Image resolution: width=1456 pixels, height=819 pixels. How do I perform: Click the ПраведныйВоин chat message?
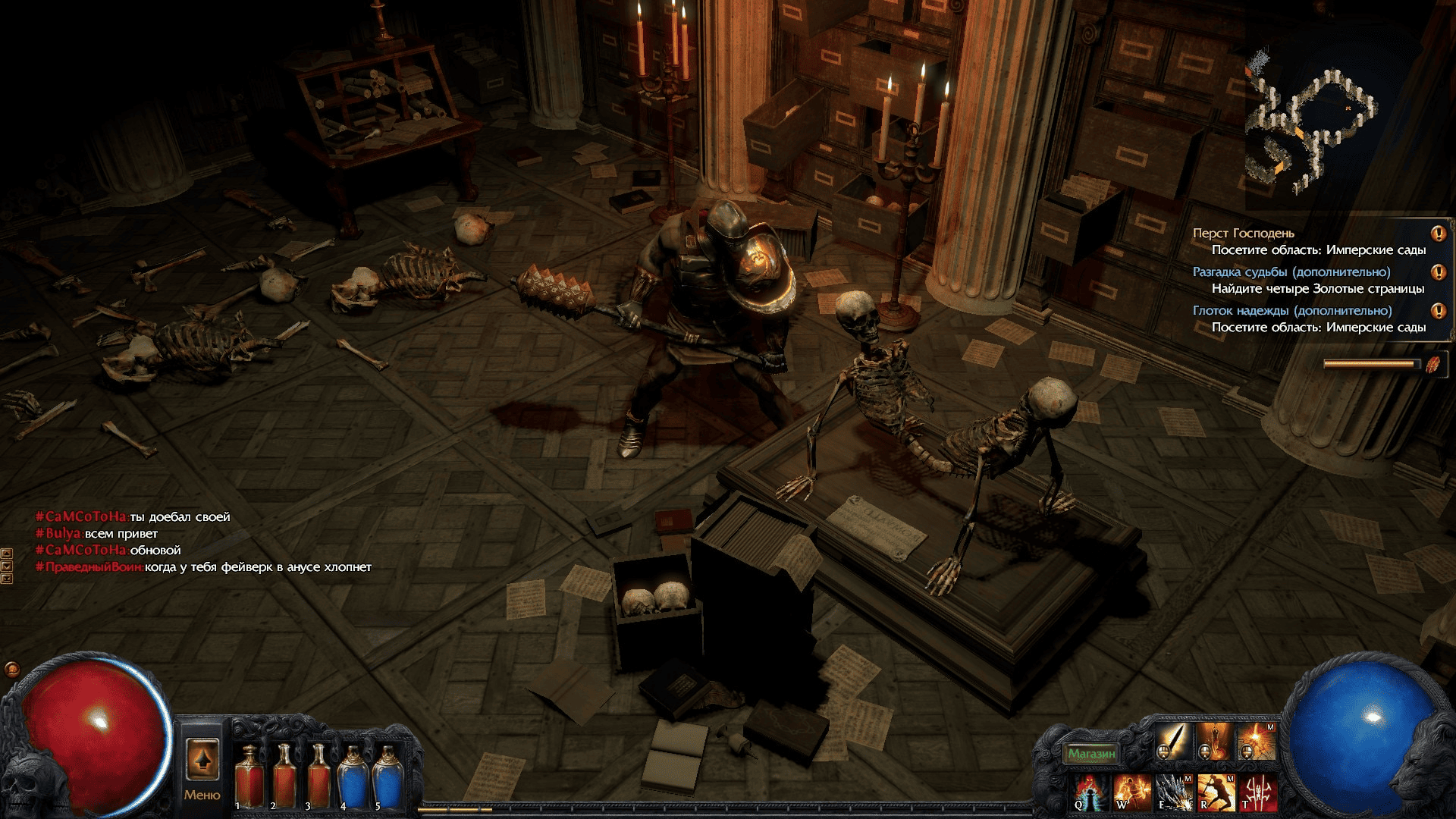(203, 567)
